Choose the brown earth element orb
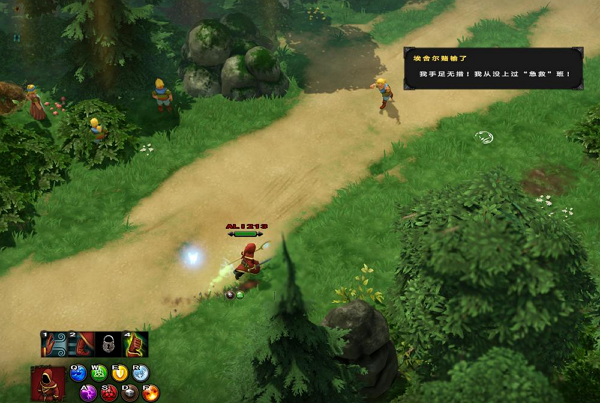 coord(131,393)
